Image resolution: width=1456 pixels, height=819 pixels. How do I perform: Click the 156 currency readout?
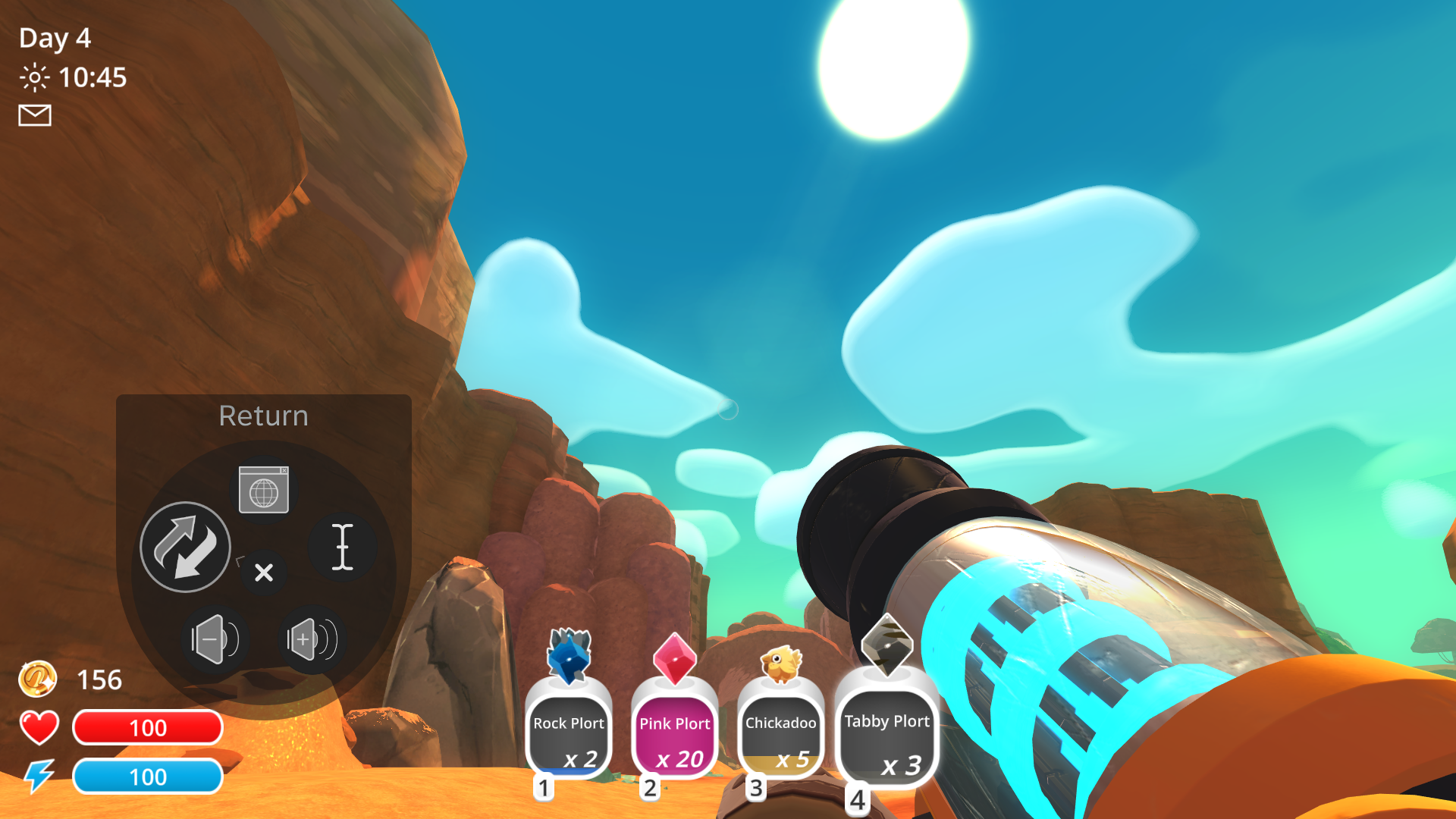pos(101,679)
